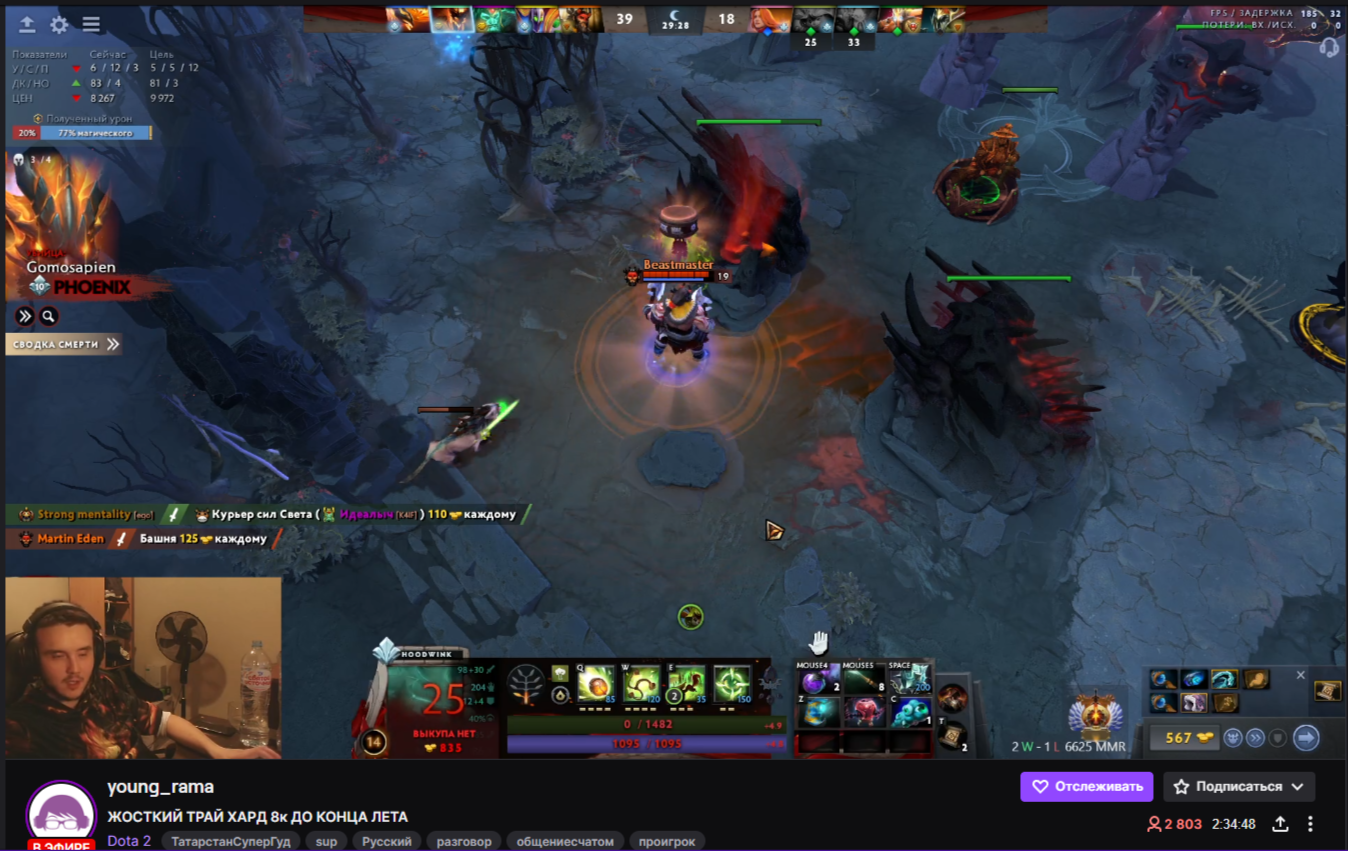Open the "Подписаться" subscribe dropdown

(1238, 787)
